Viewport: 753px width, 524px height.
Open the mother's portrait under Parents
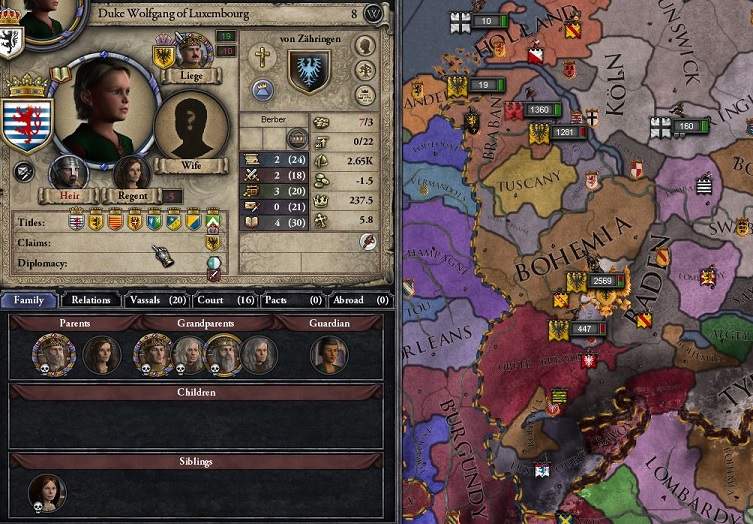[101, 354]
